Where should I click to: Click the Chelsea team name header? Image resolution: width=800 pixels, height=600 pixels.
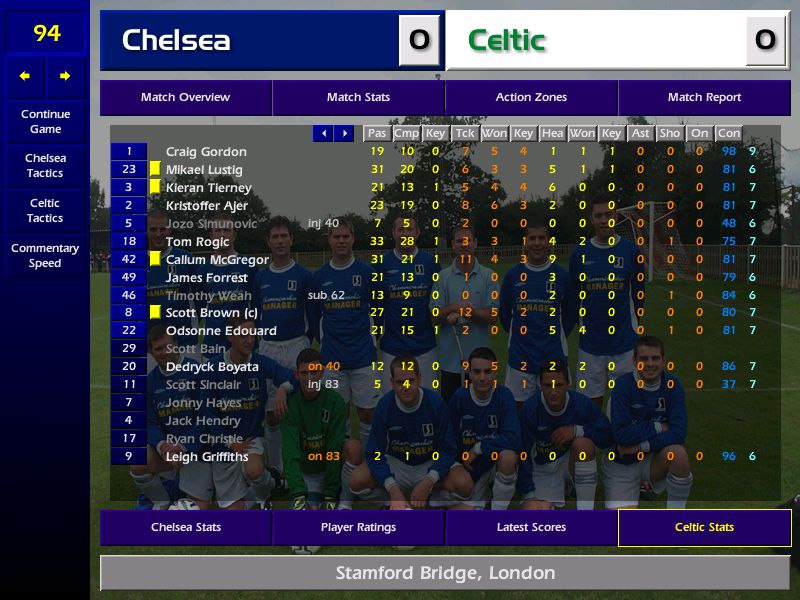click(176, 40)
